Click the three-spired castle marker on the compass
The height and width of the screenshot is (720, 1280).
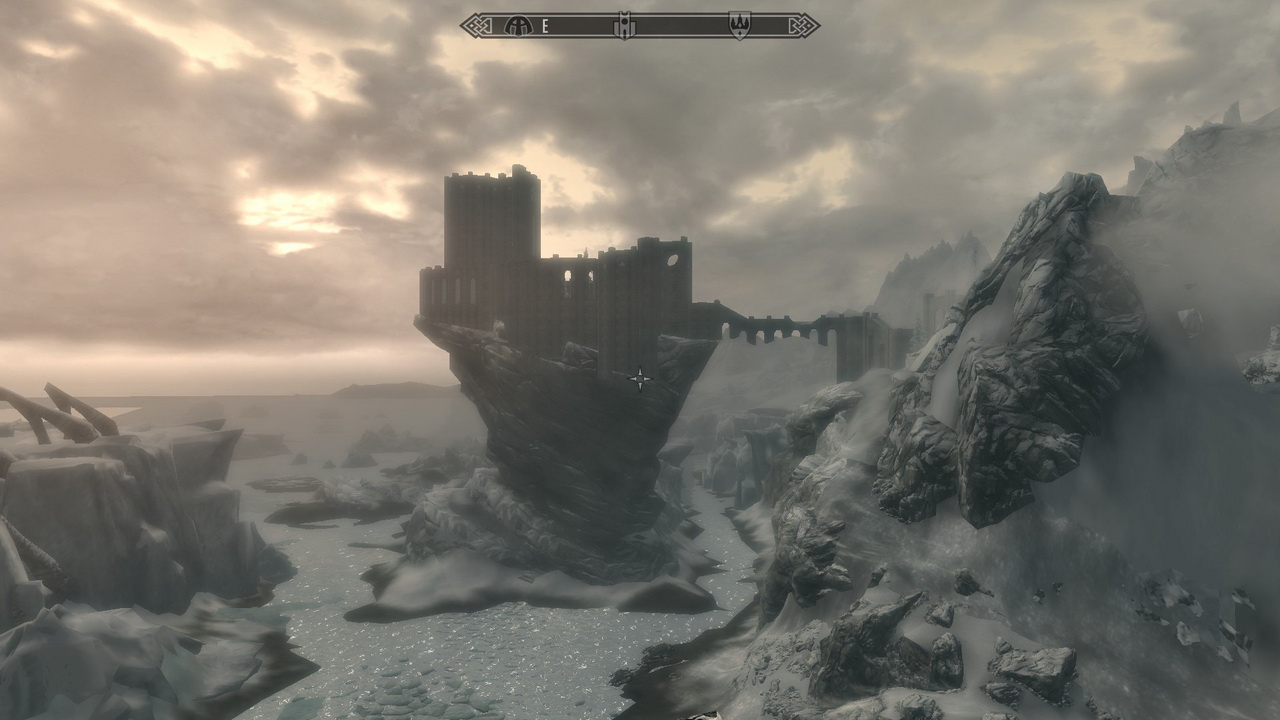[x=740, y=25]
